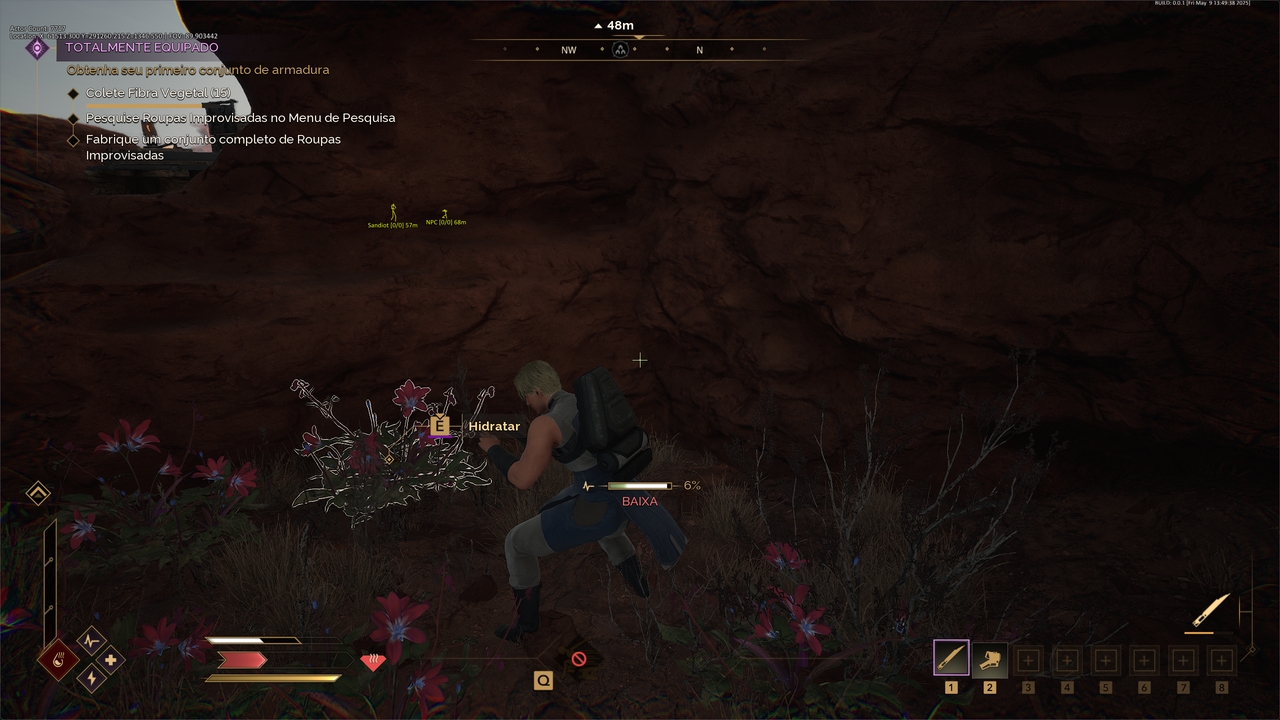Click the burning hand status icon
This screenshot has width=1280, height=720.
coord(57,660)
